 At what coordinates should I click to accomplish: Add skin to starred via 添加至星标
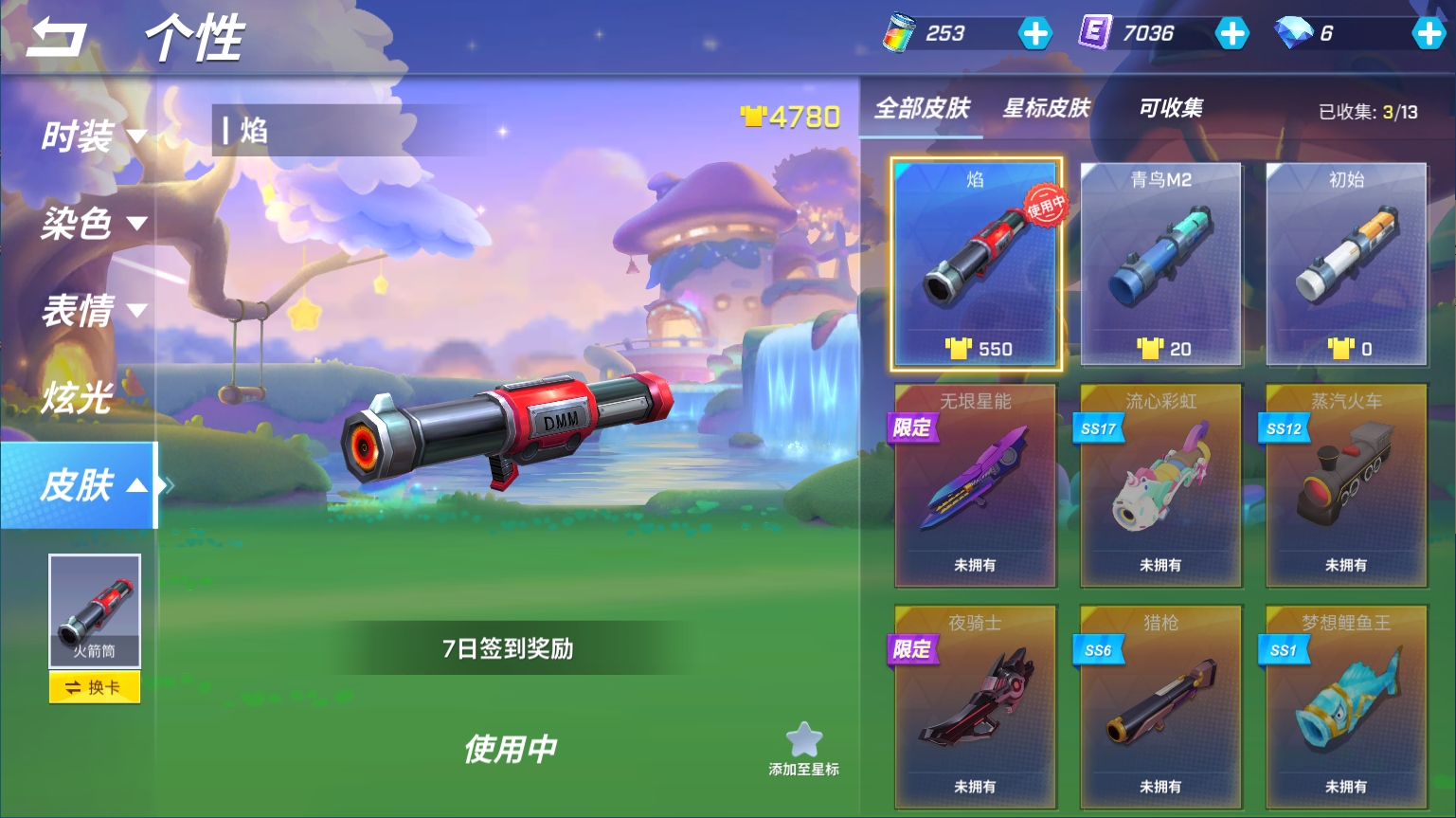(x=803, y=749)
